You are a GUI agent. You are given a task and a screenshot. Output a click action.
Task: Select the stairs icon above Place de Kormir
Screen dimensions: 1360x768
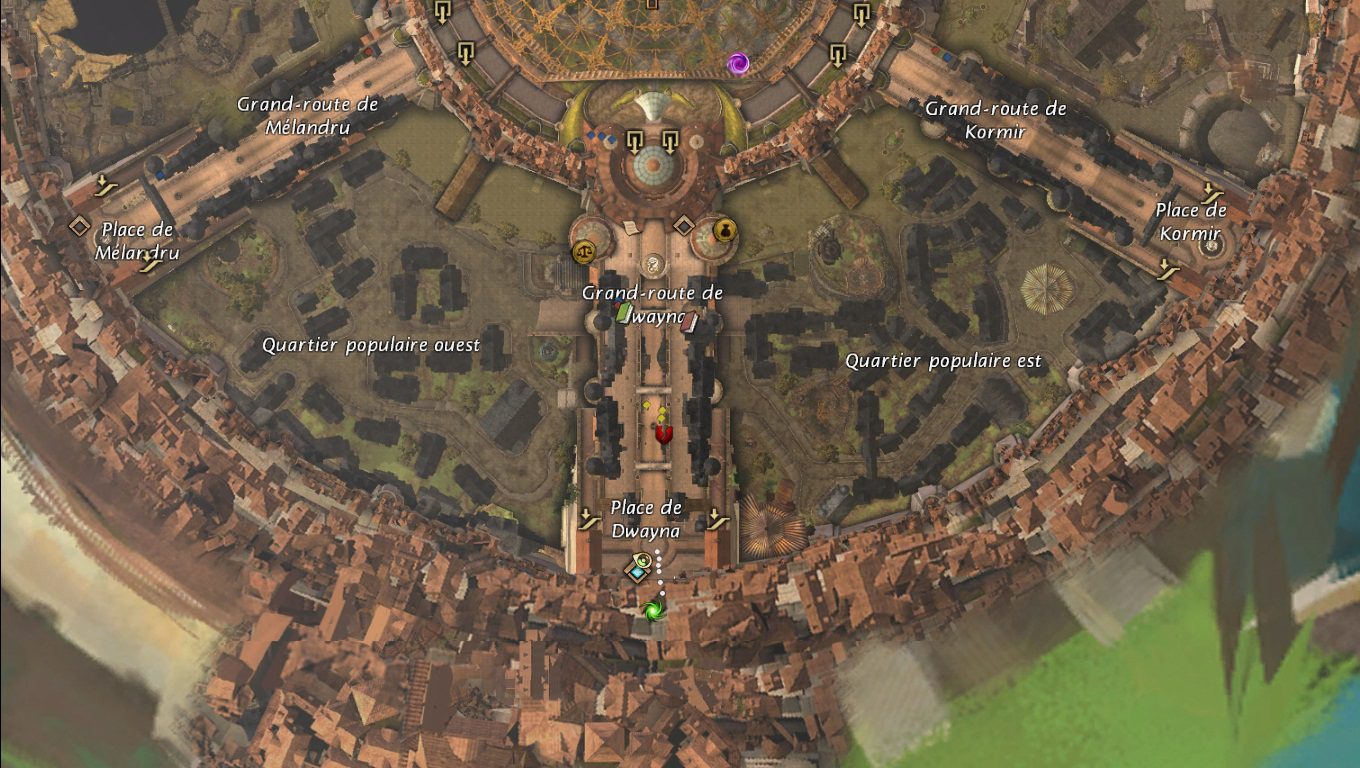click(x=1213, y=191)
